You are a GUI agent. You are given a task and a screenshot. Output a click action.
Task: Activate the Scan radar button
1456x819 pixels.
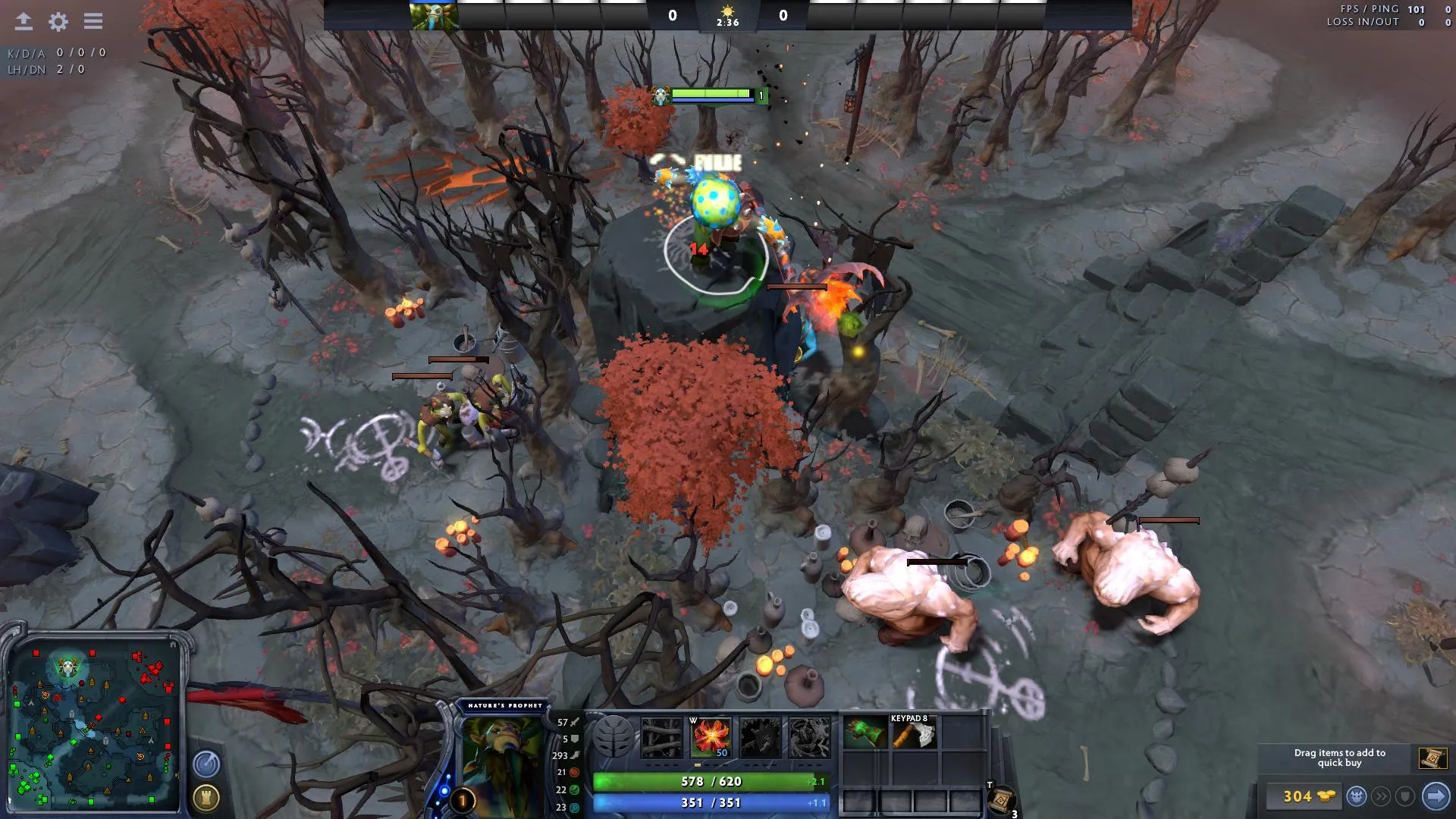(x=206, y=764)
